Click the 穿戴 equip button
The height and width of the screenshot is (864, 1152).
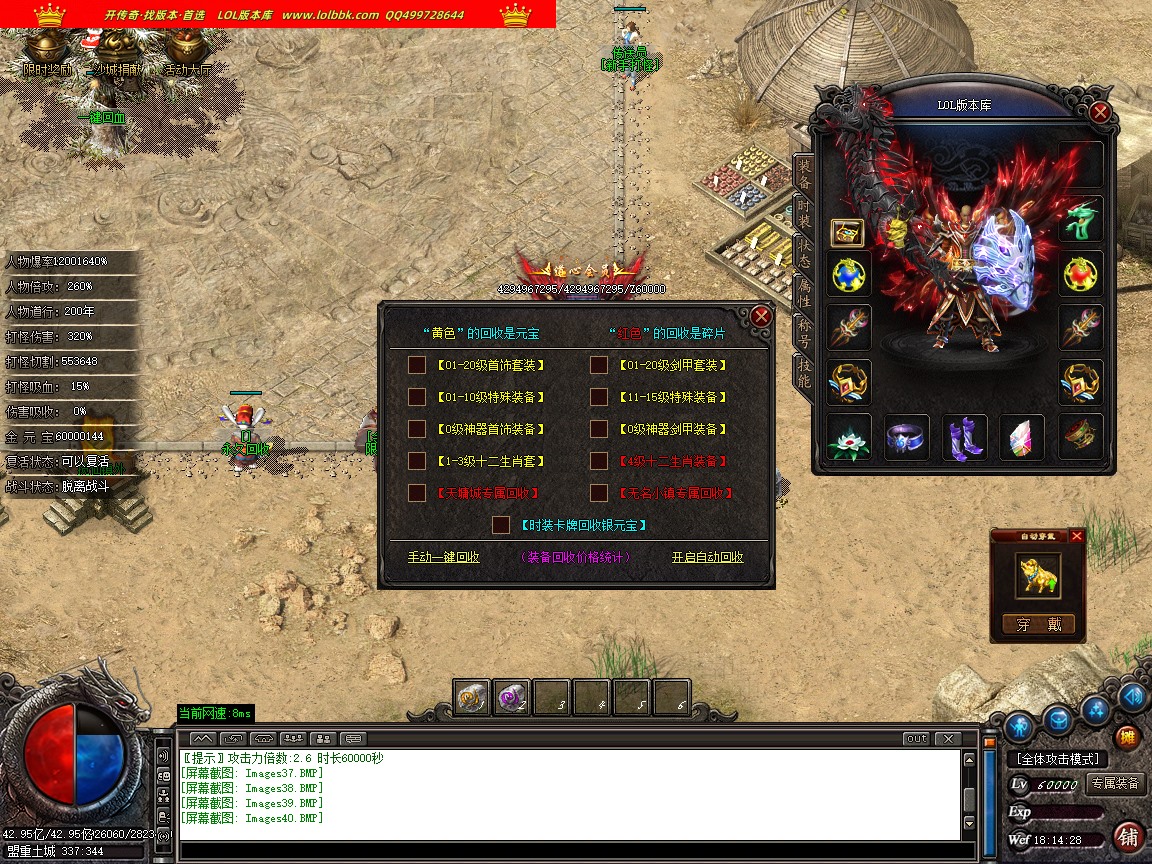[x=1039, y=625]
